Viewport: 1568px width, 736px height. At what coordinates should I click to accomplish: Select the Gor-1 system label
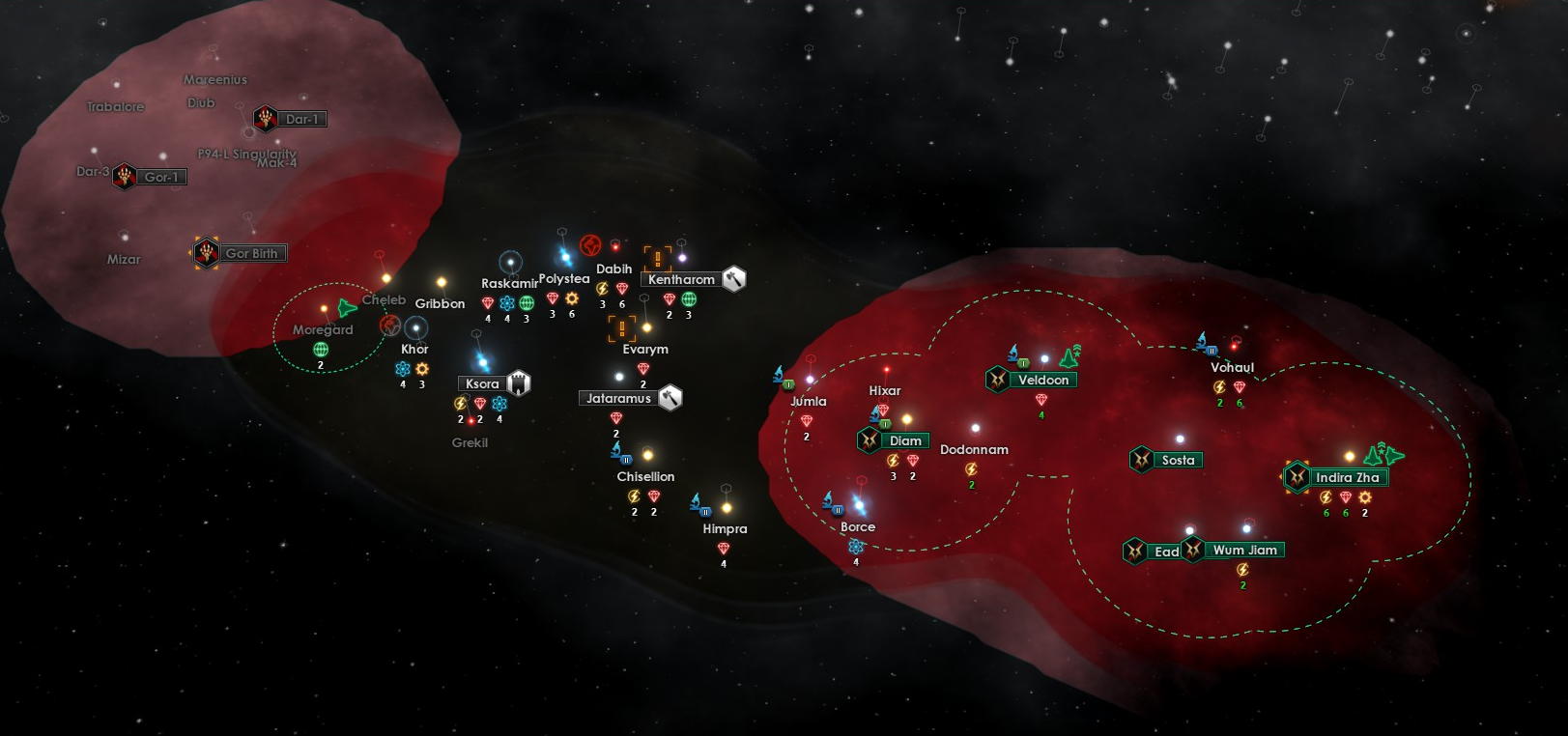161,177
